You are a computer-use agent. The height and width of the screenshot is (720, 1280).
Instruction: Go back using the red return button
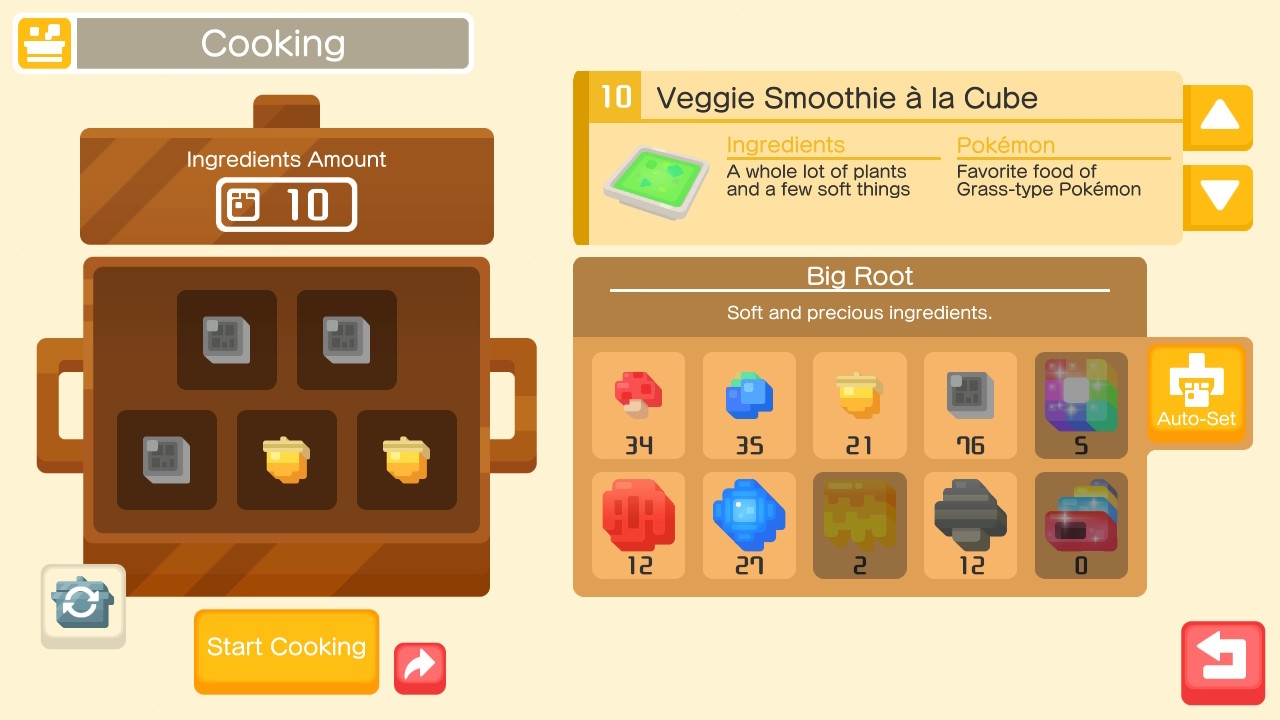click(1222, 660)
